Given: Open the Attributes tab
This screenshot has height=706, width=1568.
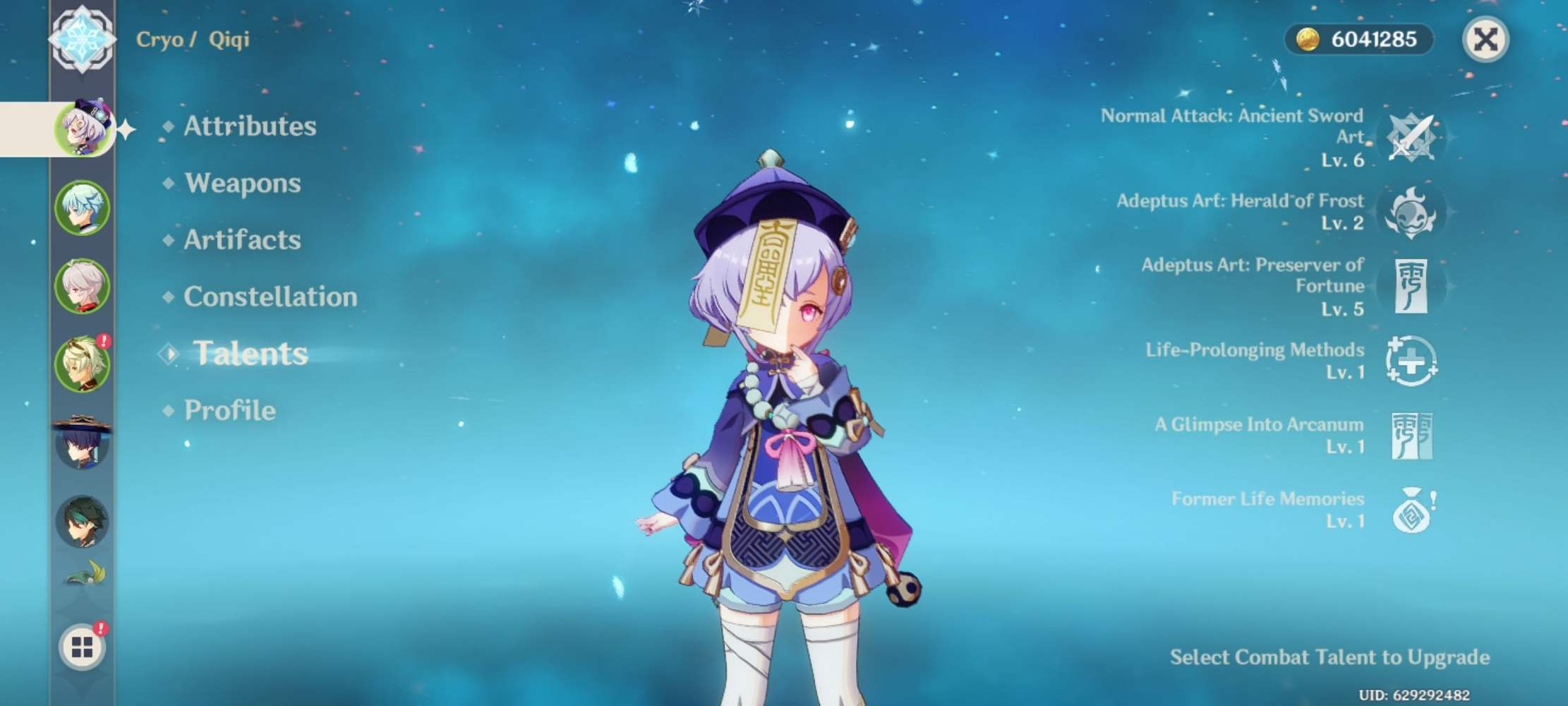Looking at the screenshot, I should click(248, 126).
